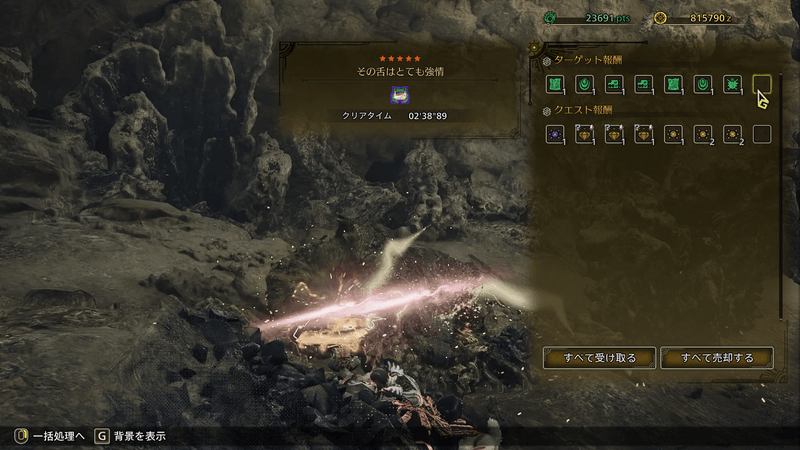Select the green insect target reward item
Image resolution: width=800 pixels, height=450 pixels.
732,85
